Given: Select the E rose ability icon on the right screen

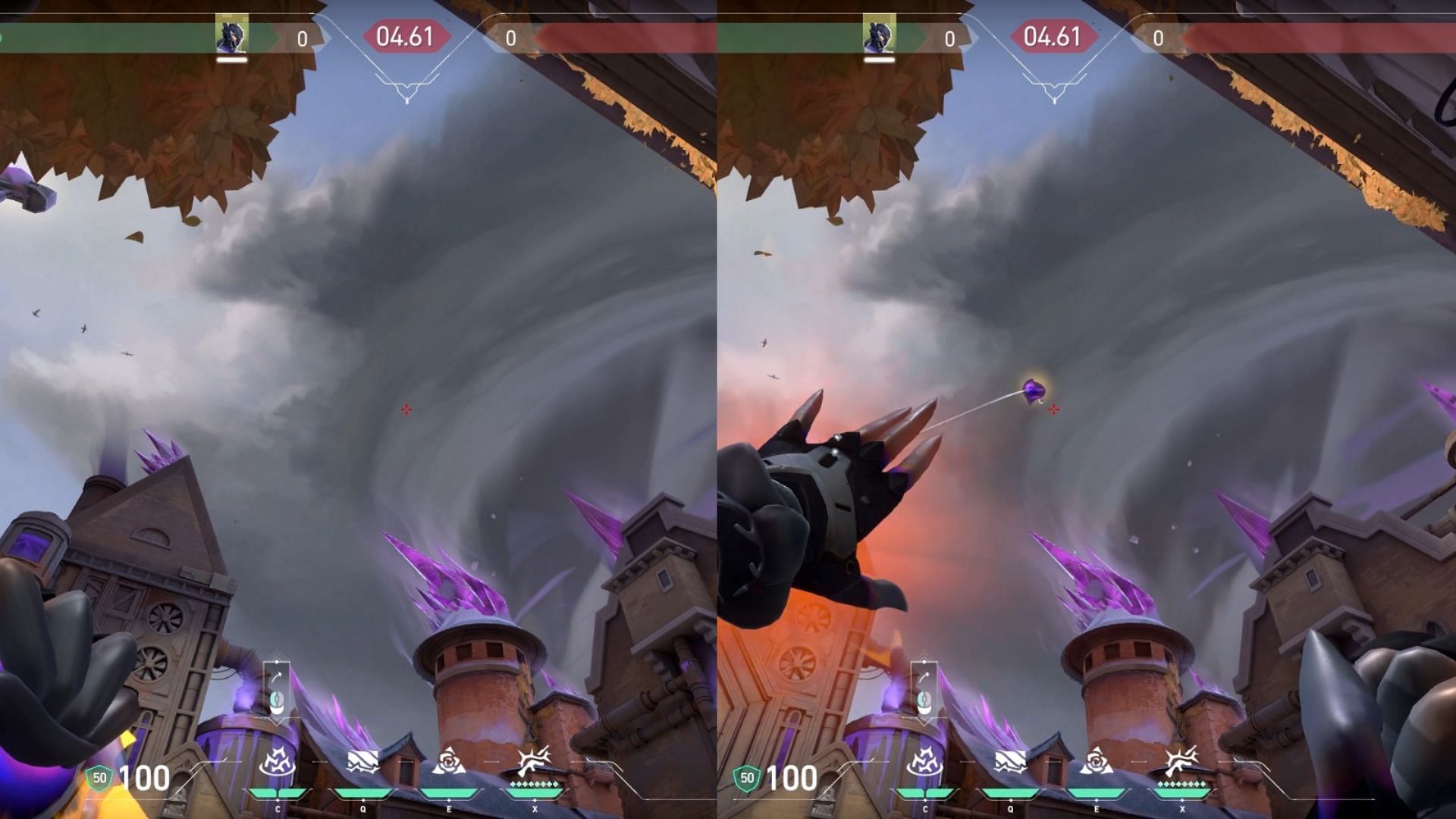Looking at the screenshot, I should pyautogui.click(x=1098, y=761).
